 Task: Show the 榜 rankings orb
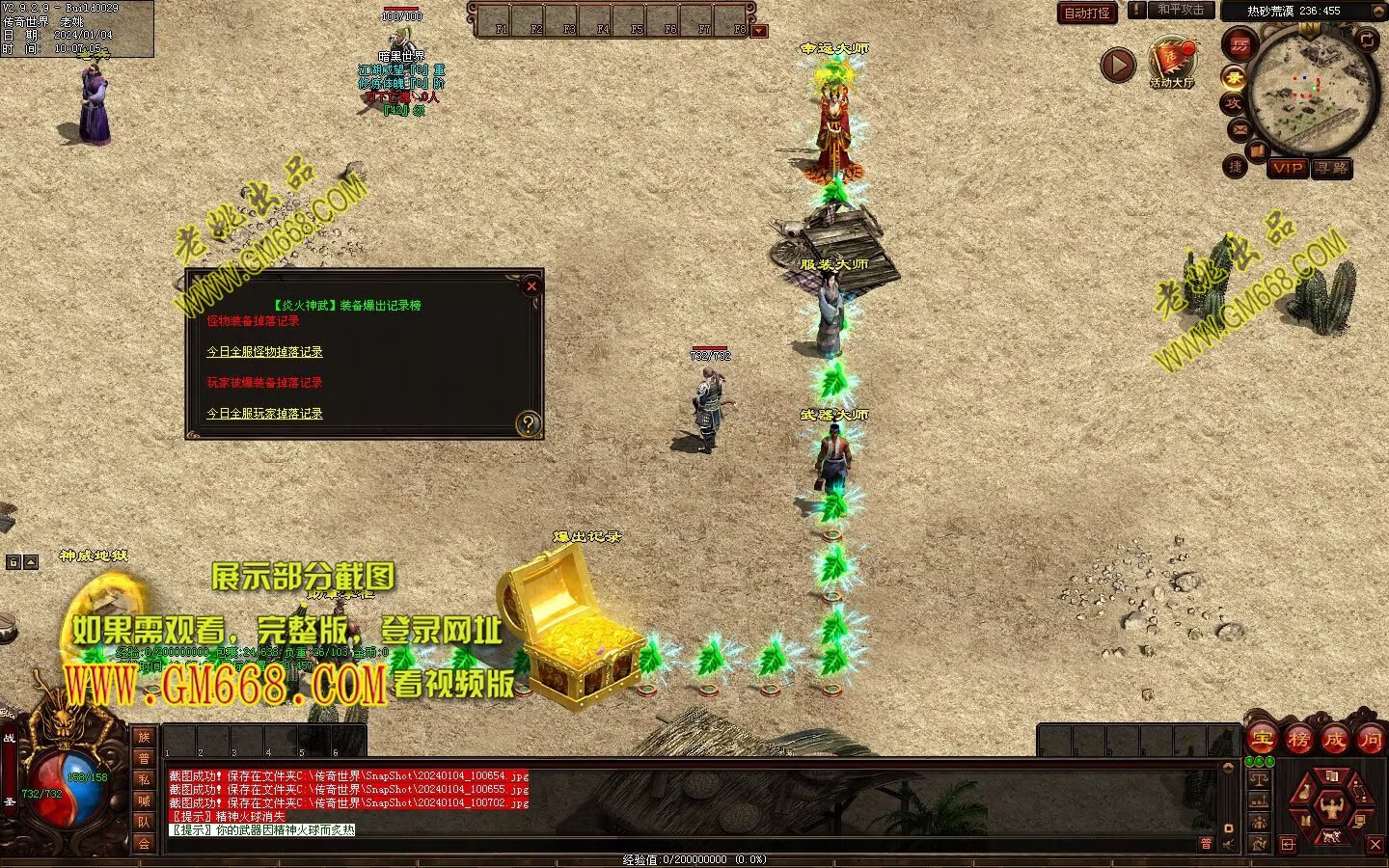[1298, 740]
